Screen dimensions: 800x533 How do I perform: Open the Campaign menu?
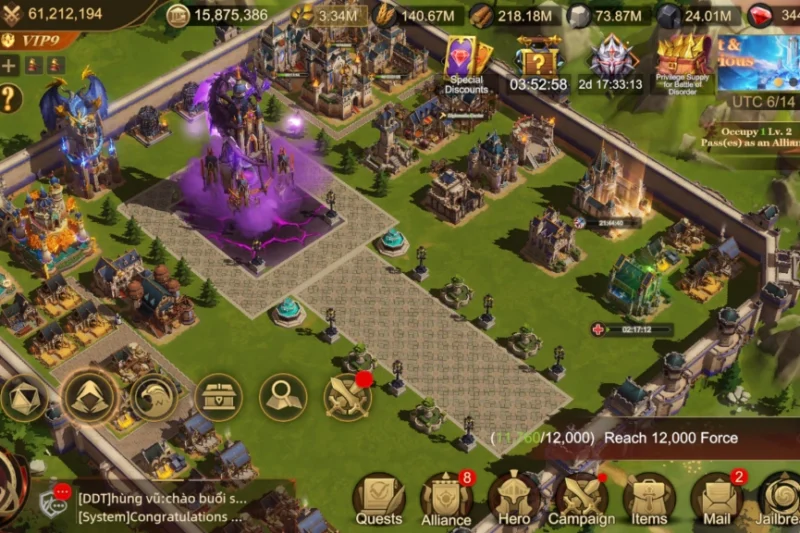click(x=582, y=498)
